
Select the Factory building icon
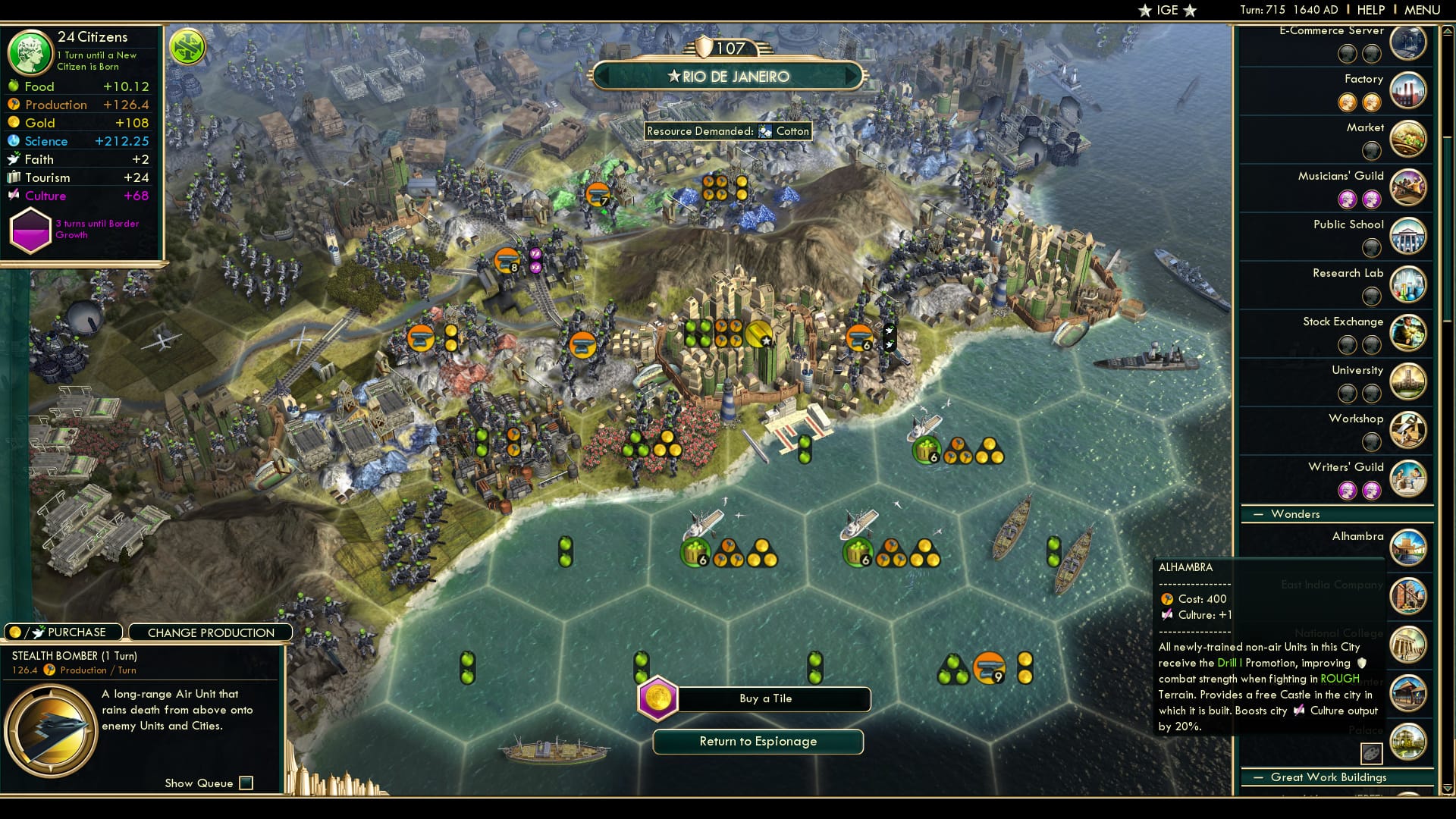pos(1409,90)
